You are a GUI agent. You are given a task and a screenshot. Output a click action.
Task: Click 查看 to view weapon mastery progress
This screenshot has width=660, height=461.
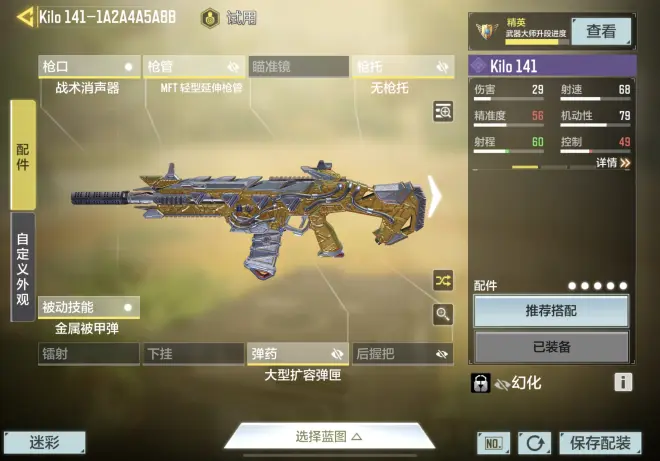tap(601, 31)
